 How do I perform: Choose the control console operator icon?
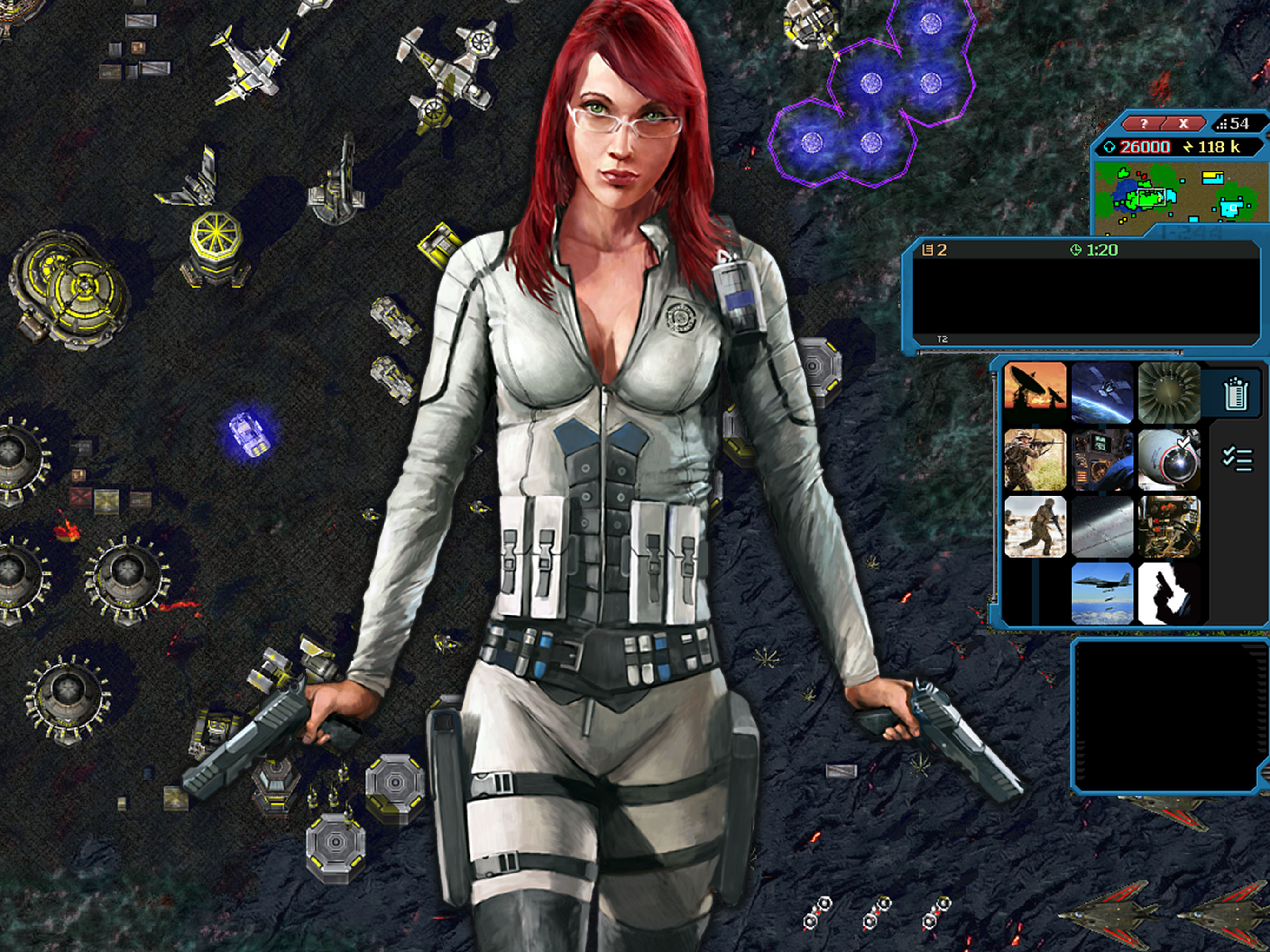[1102, 460]
